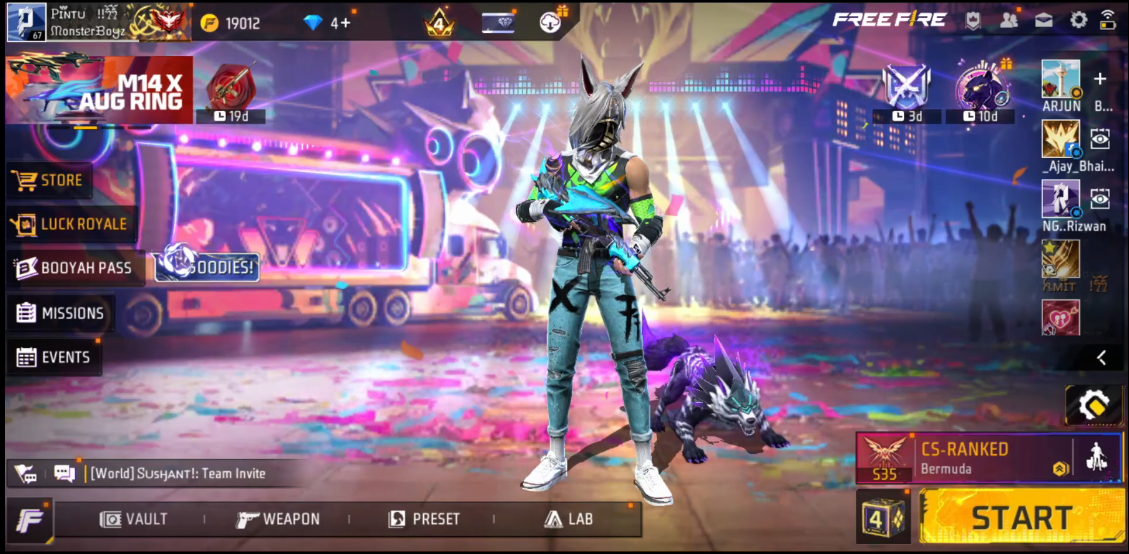This screenshot has height=554, width=1129.
Task: Add a teammate with the plus icon
Action: pos(1100,79)
